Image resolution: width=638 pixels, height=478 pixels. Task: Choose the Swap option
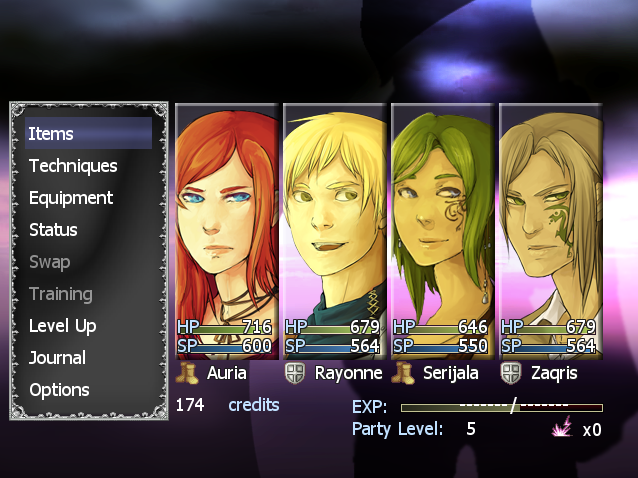50,262
